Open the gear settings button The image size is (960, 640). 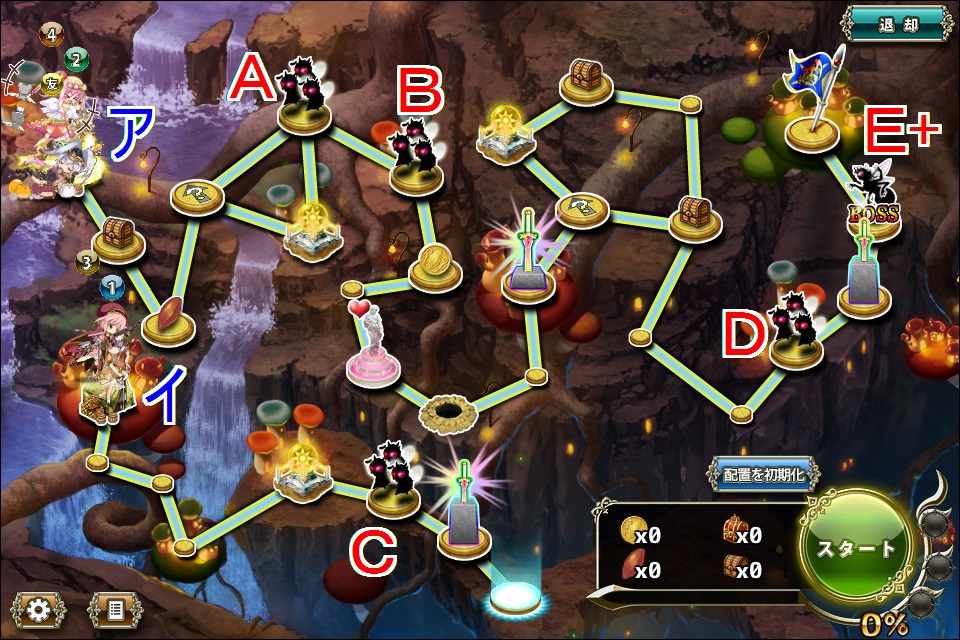pos(40,608)
